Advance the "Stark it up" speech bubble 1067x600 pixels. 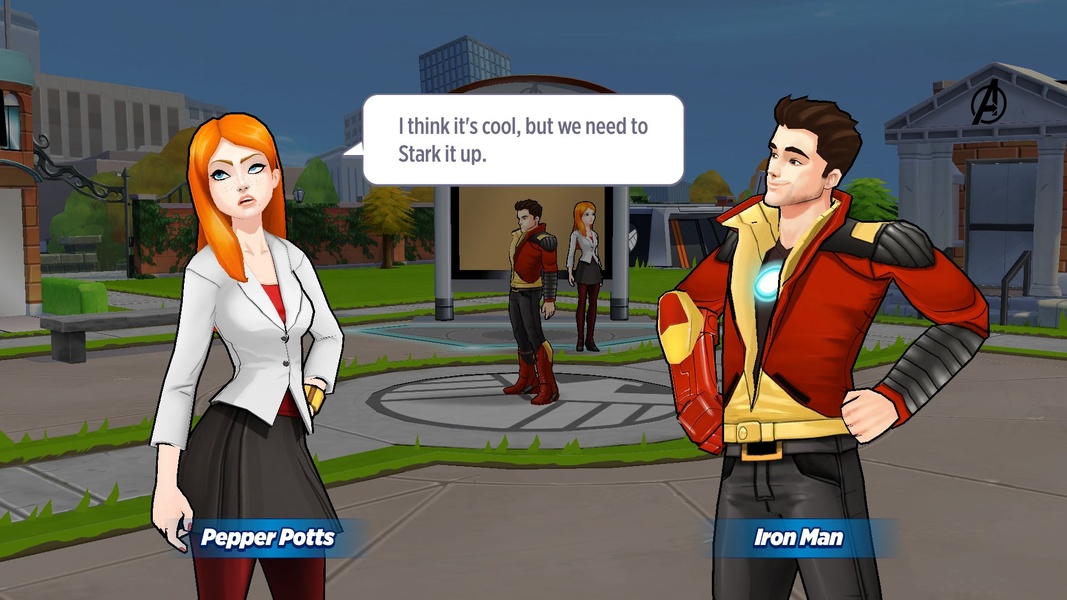tap(522, 140)
